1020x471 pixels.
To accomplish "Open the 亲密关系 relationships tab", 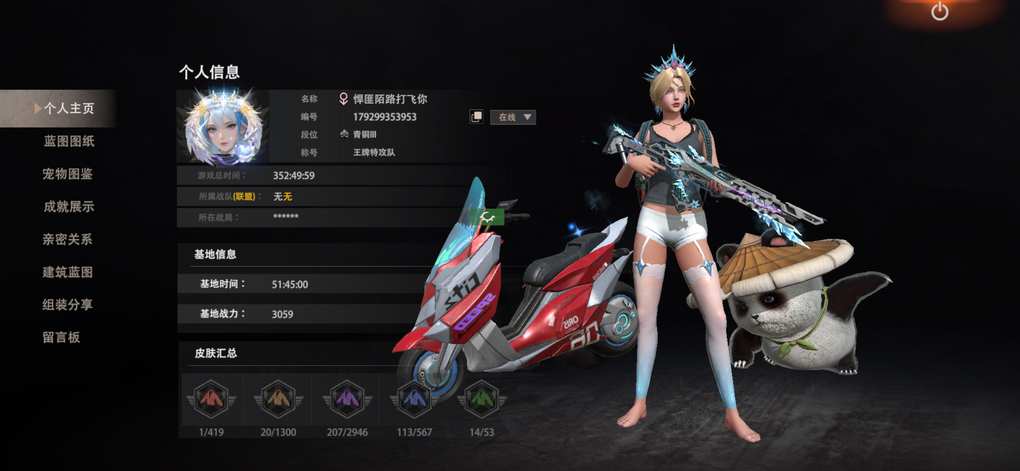I will (x=68, y=239).
